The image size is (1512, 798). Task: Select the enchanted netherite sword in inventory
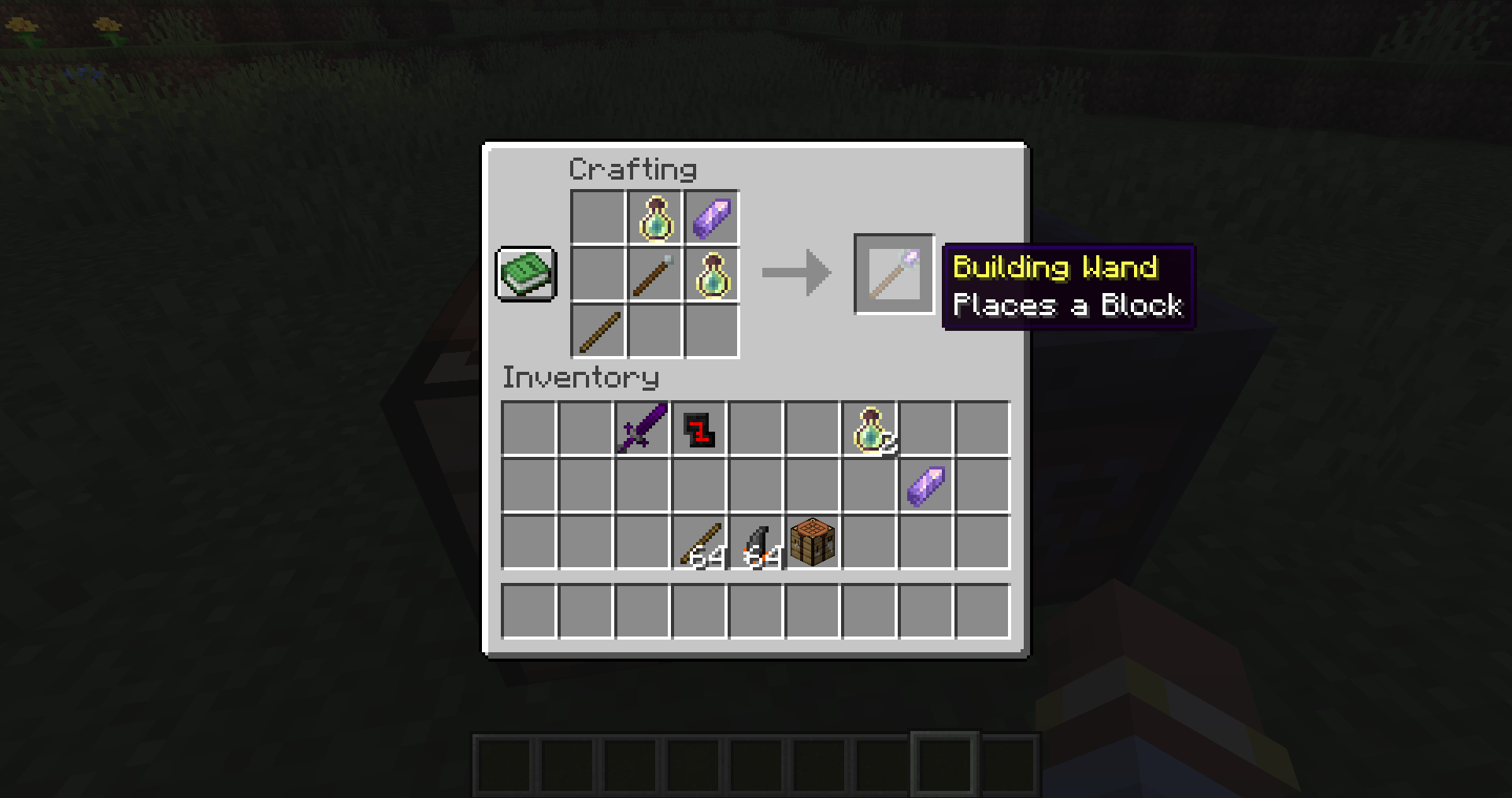click(x=642, y=429)
